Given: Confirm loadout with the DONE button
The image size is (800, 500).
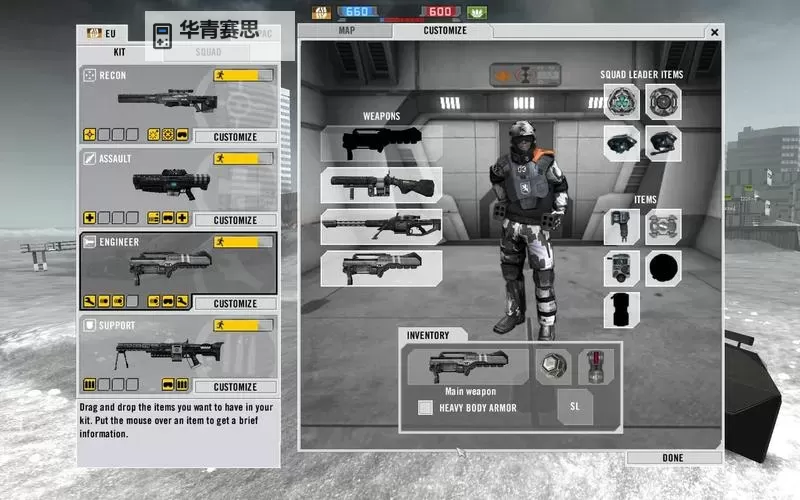Looking at the screenshot, I should [x=673, y=457].
